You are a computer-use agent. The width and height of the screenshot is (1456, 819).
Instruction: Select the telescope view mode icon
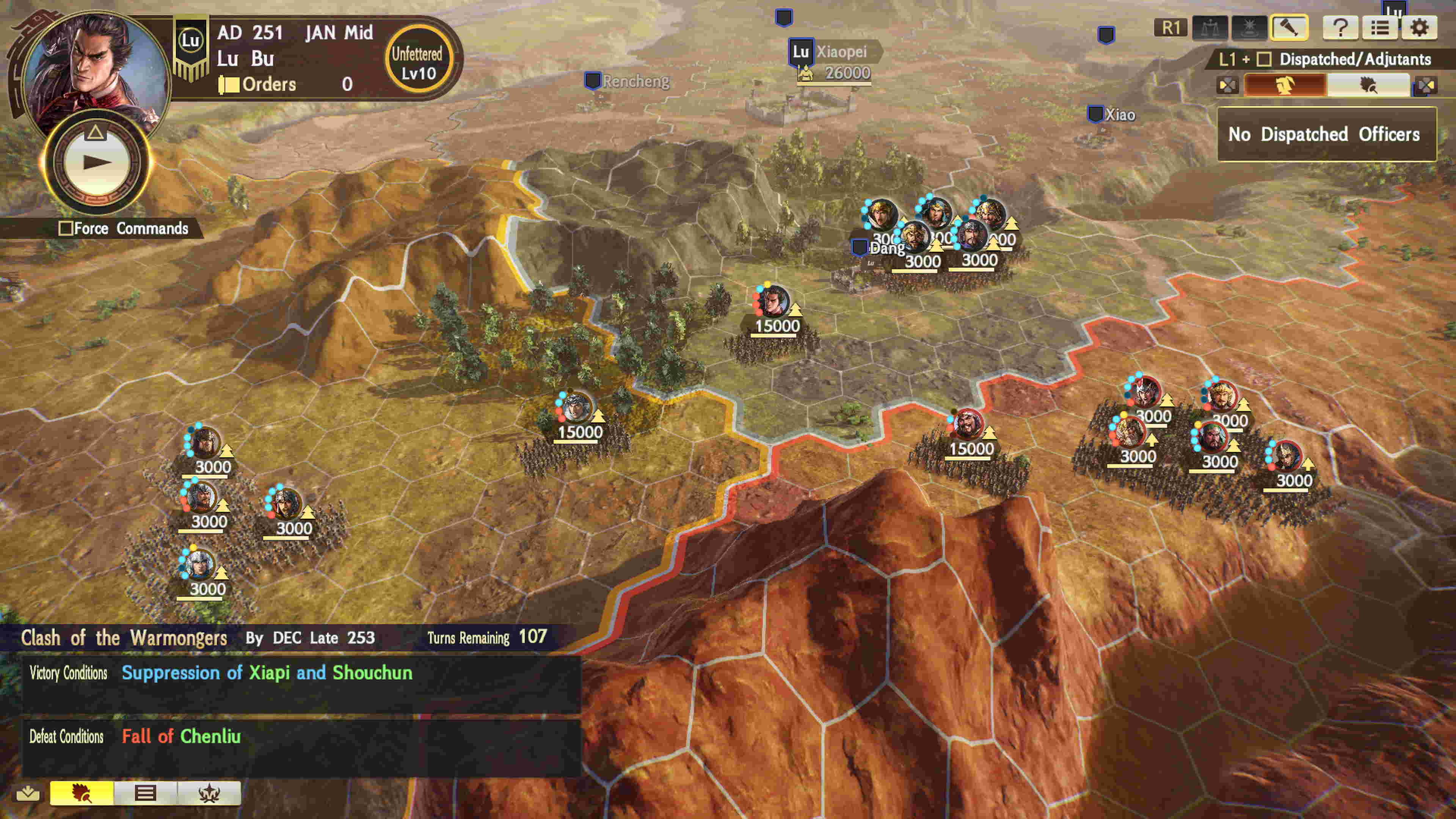[x=1290, y=28]
